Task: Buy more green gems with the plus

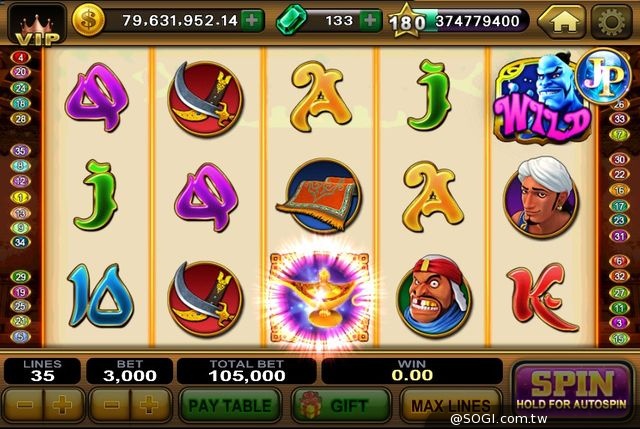Action: [x=370, y=20]
